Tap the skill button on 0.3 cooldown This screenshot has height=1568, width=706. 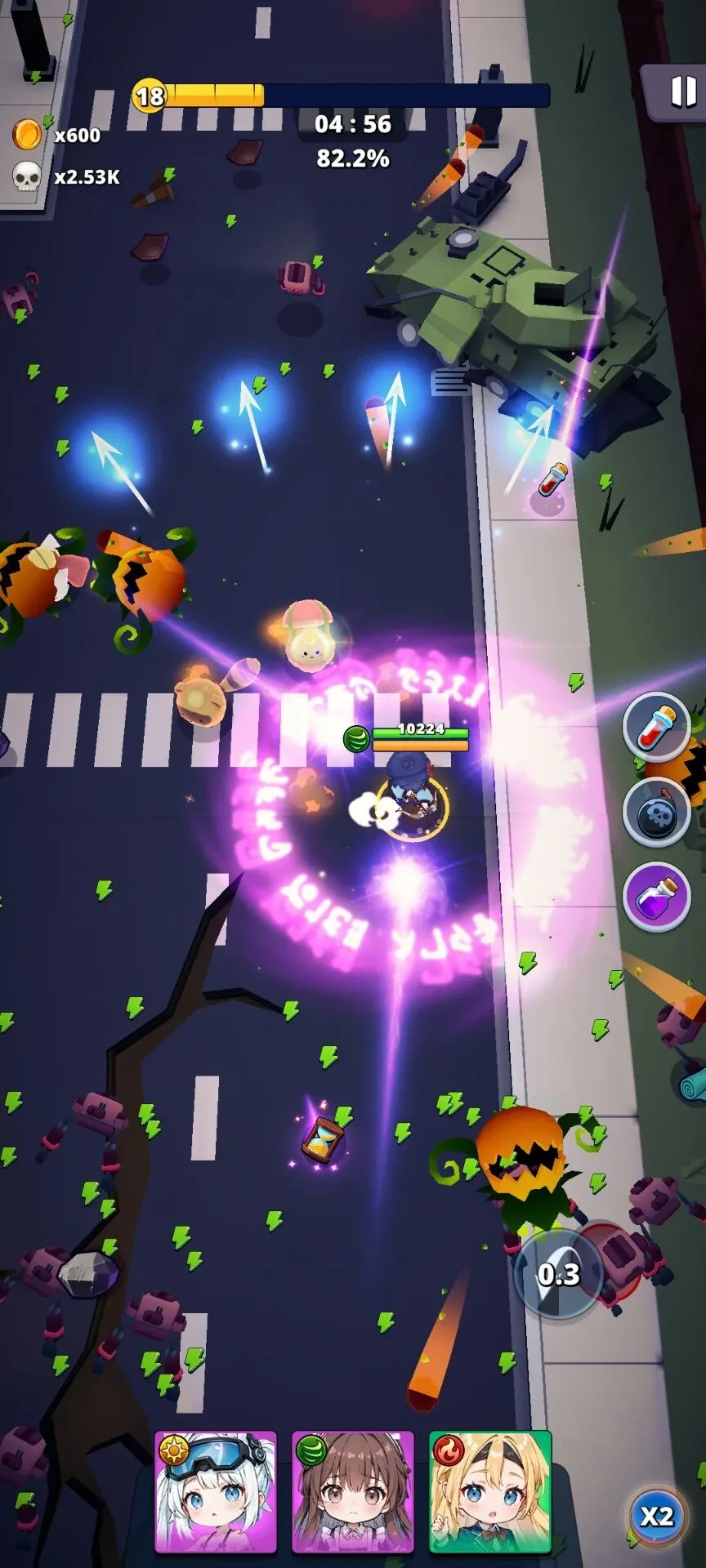tap(559, 1274)
